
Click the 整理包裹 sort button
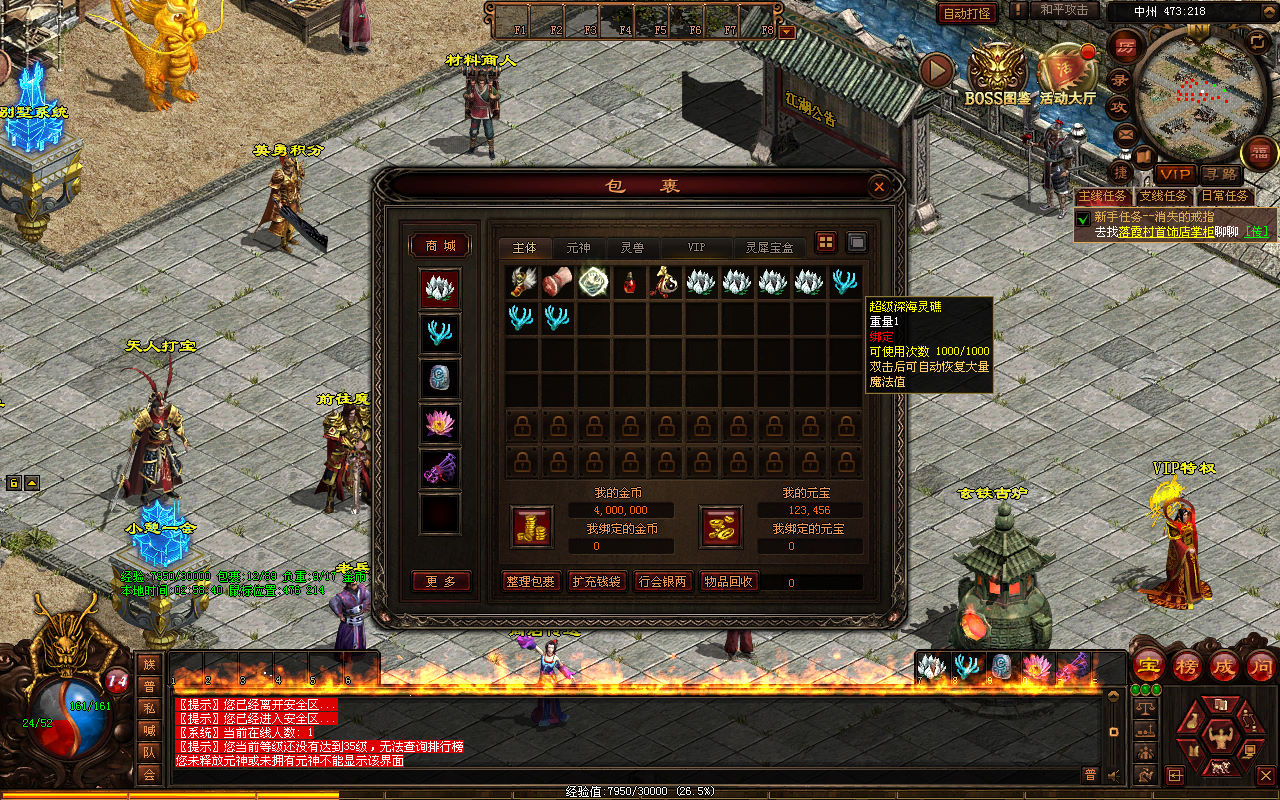(530, 581)
